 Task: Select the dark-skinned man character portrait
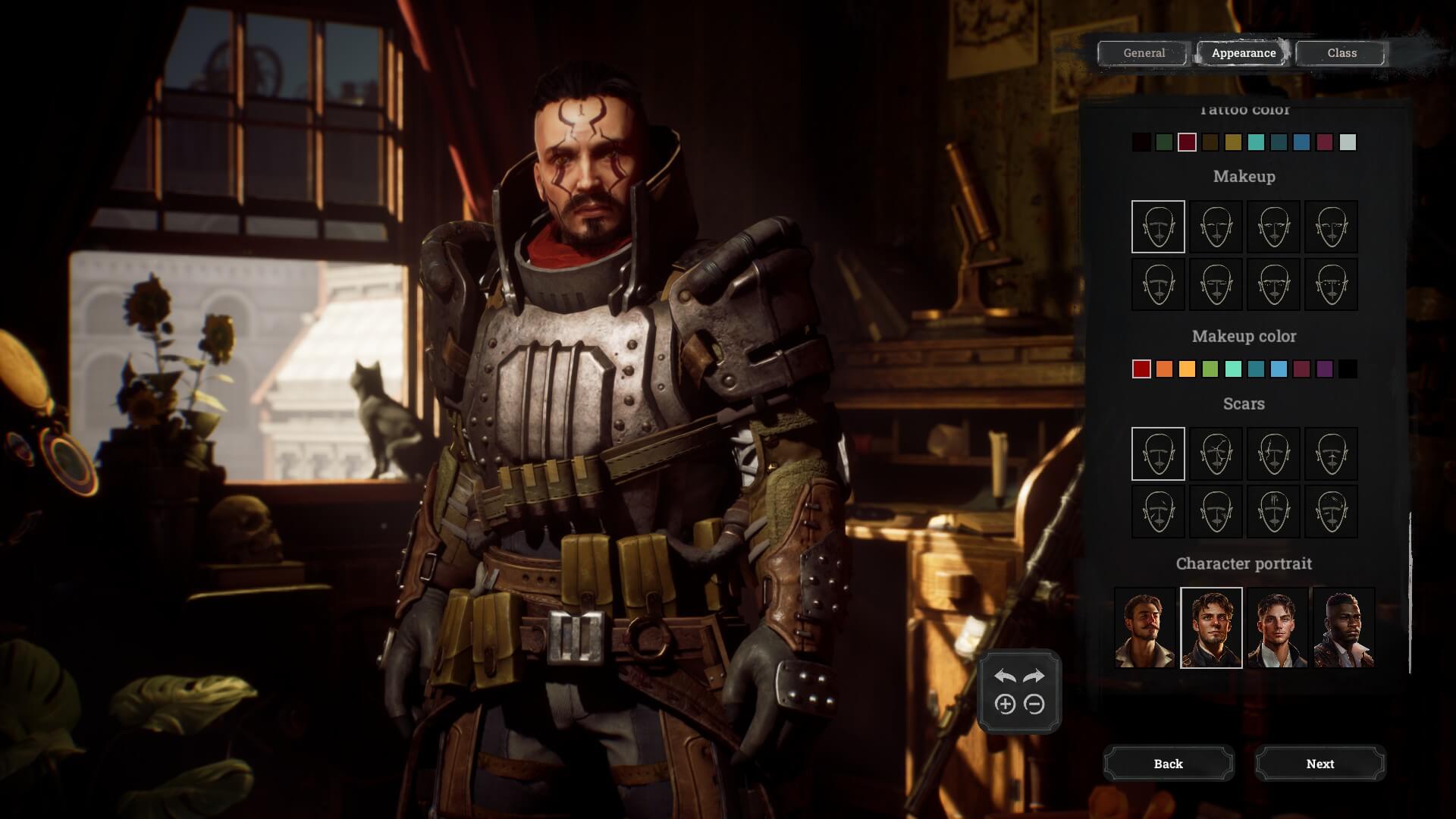(1343, 628)
